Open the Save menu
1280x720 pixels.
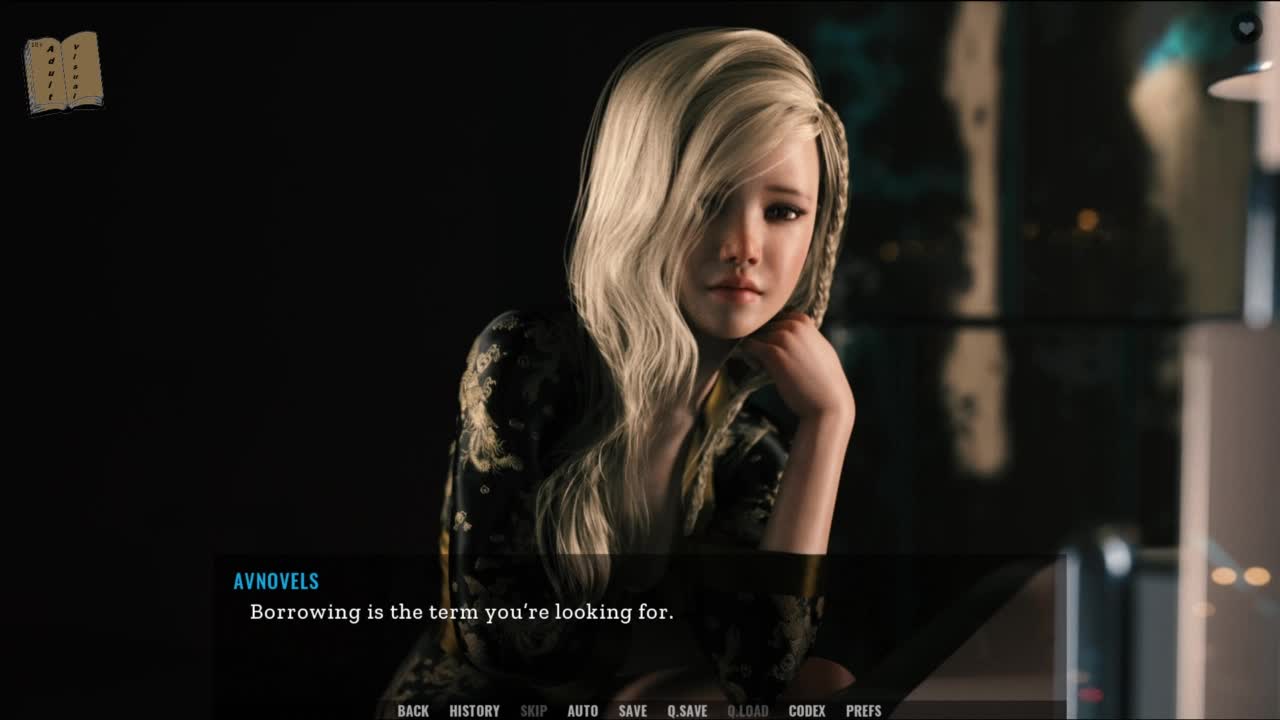pos(632,711)
